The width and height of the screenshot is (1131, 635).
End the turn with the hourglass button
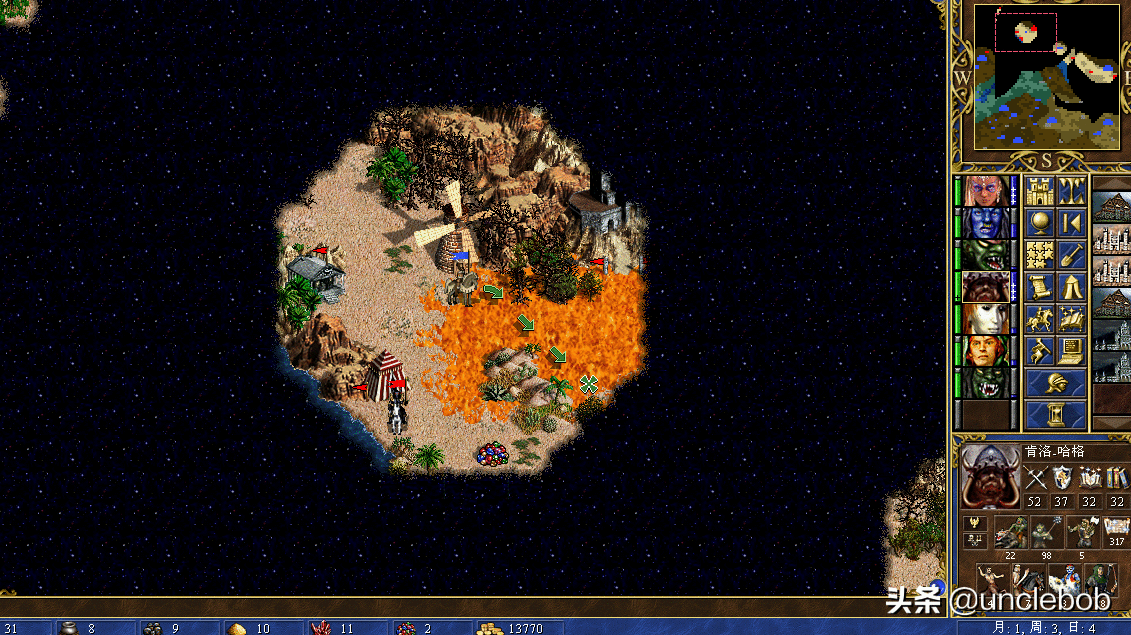click(1055, 414)
